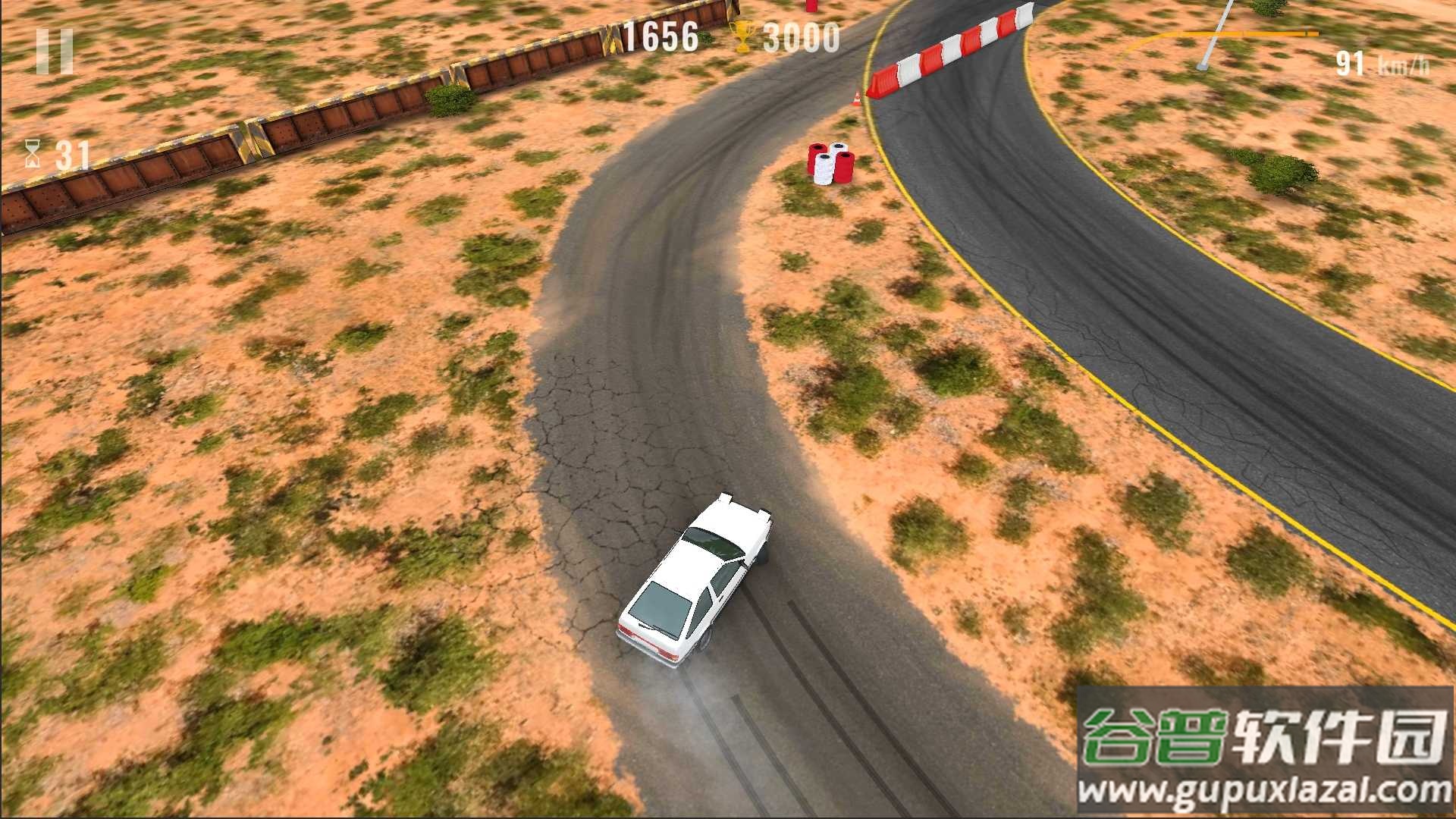Pause the drift race
This screenshot has width=1456, height=819.
click(x=55, y=52)
